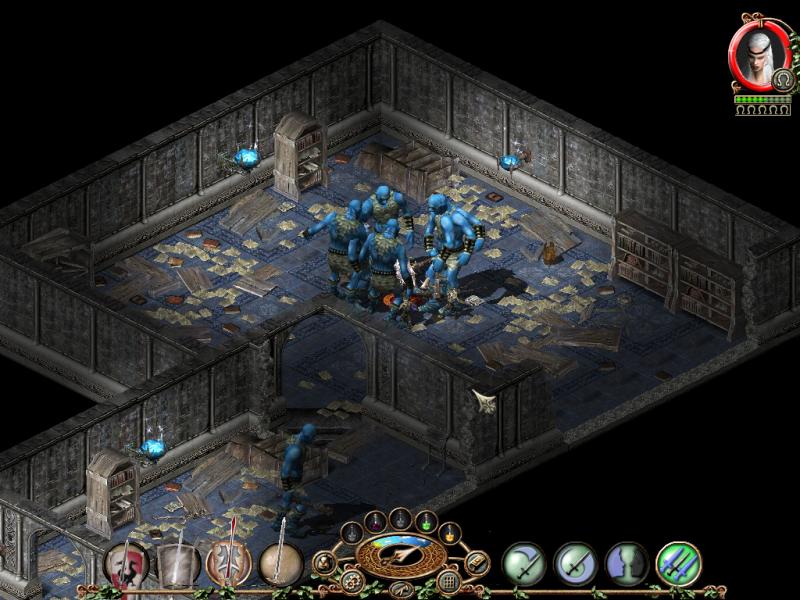Screen dimensions: 800x600
Task: Select the red dragon shield weapon slot
Action: point(125,563)
